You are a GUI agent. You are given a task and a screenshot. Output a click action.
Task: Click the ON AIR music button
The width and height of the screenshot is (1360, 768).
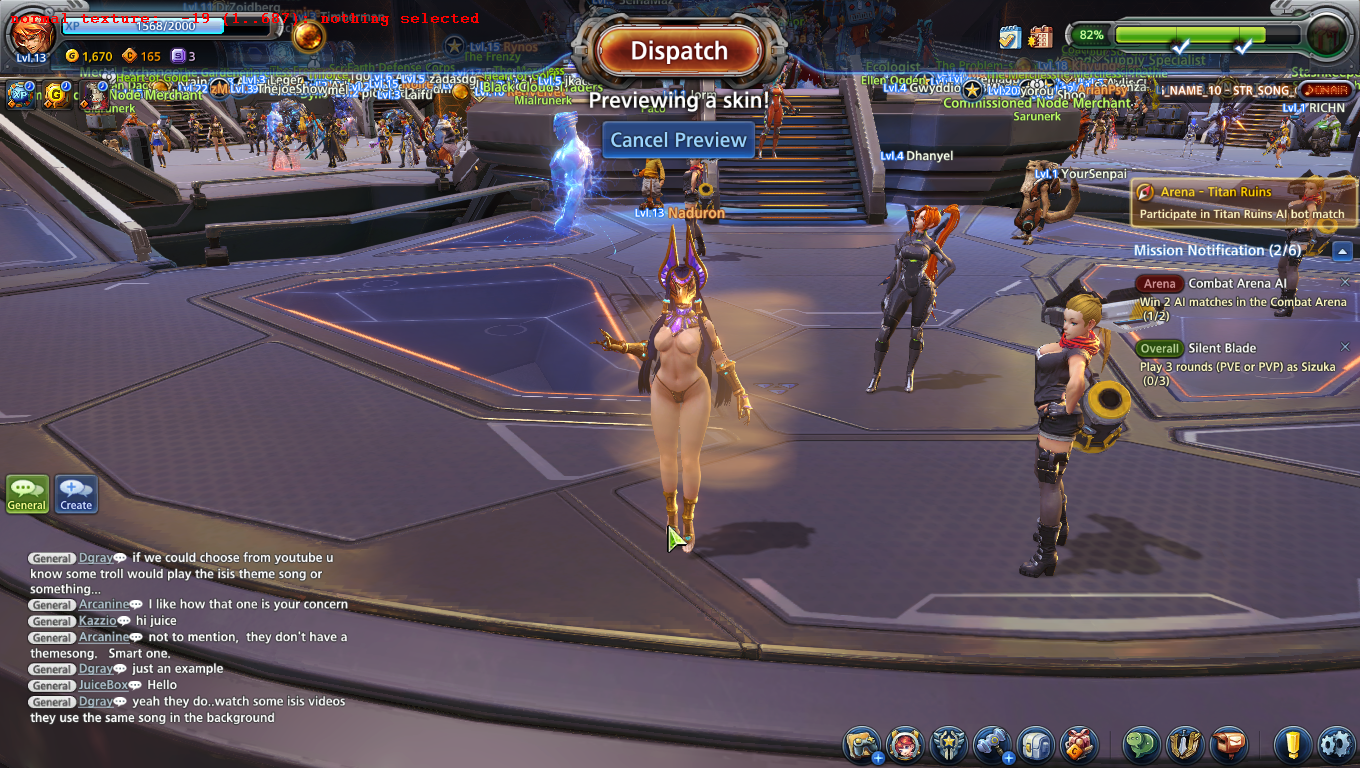[x=1327, y=90]
